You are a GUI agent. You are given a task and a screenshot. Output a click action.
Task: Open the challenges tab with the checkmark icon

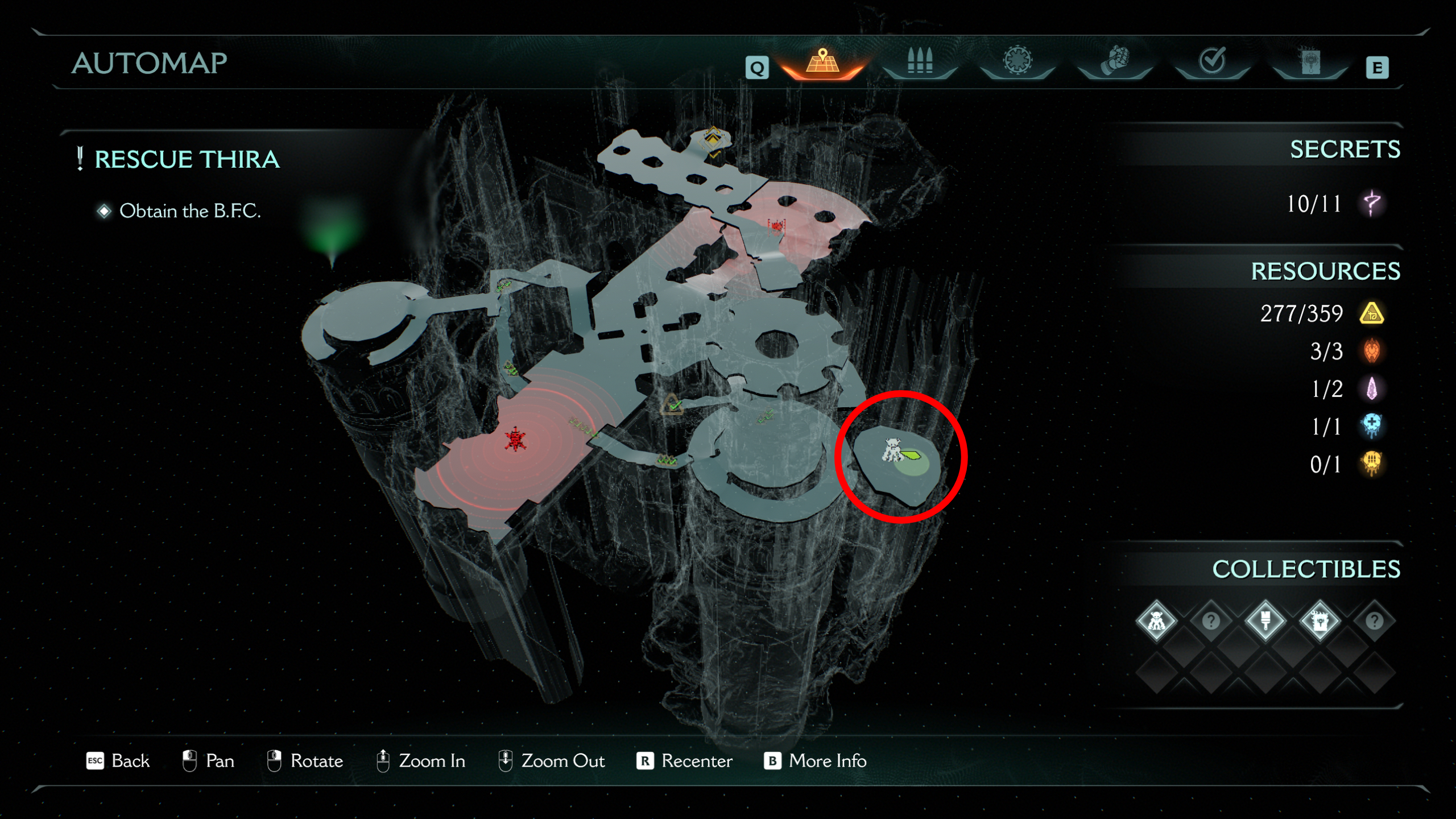[x=1211, y=61]
